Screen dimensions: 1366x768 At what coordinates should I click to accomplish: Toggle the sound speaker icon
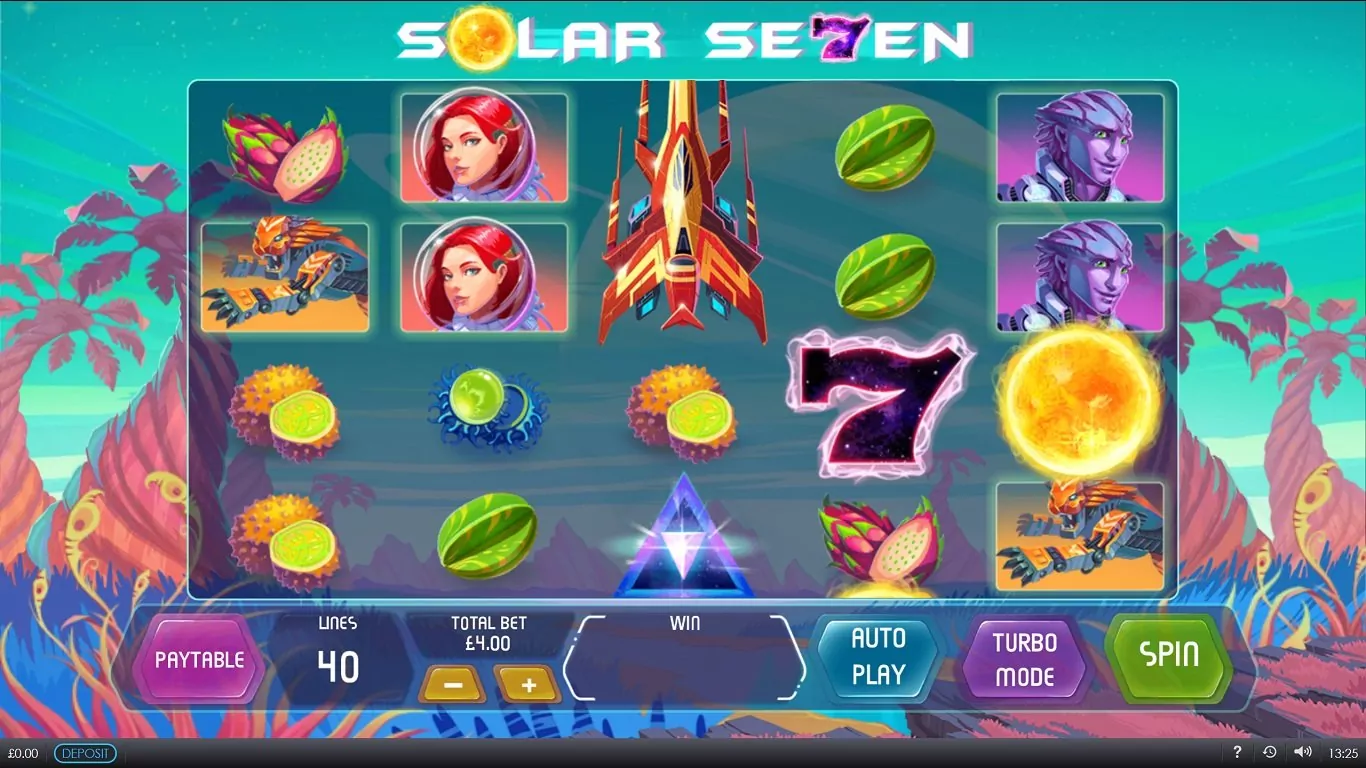coord(1301,752)
